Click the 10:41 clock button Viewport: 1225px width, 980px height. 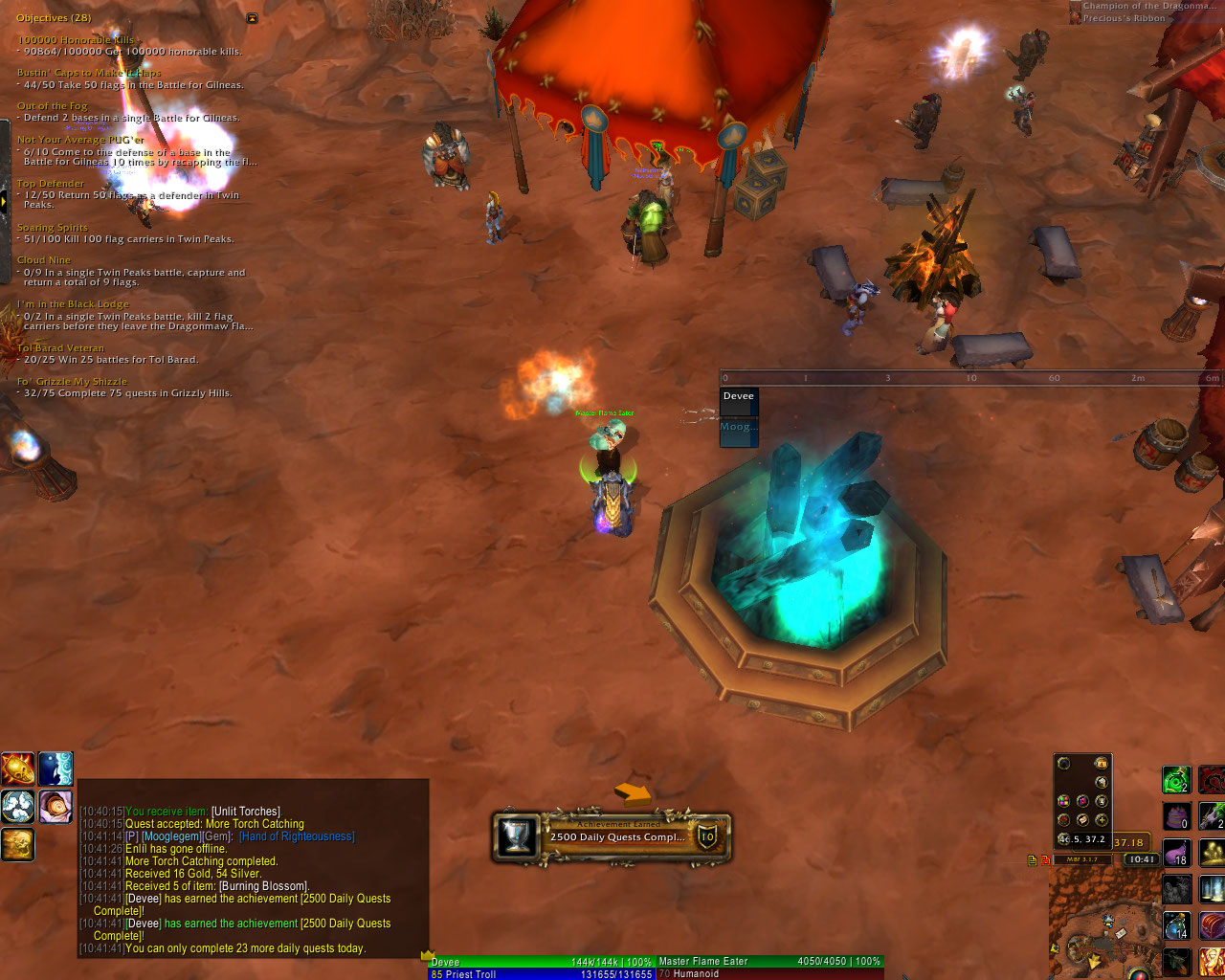1141,859
